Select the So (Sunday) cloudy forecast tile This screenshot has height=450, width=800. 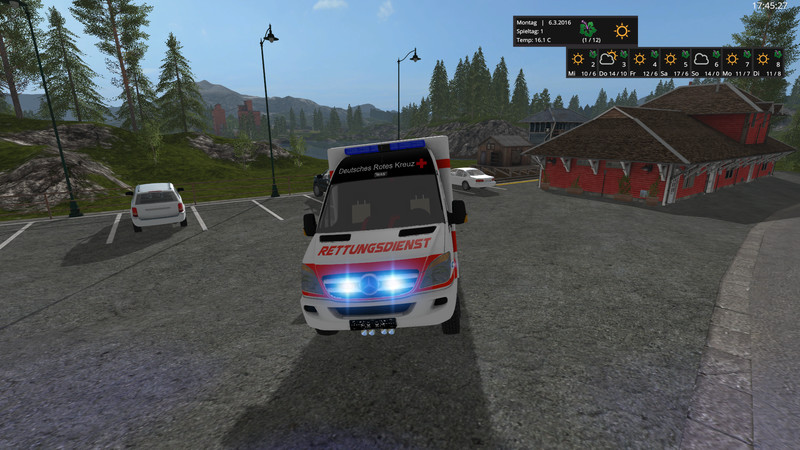[704, 62]
